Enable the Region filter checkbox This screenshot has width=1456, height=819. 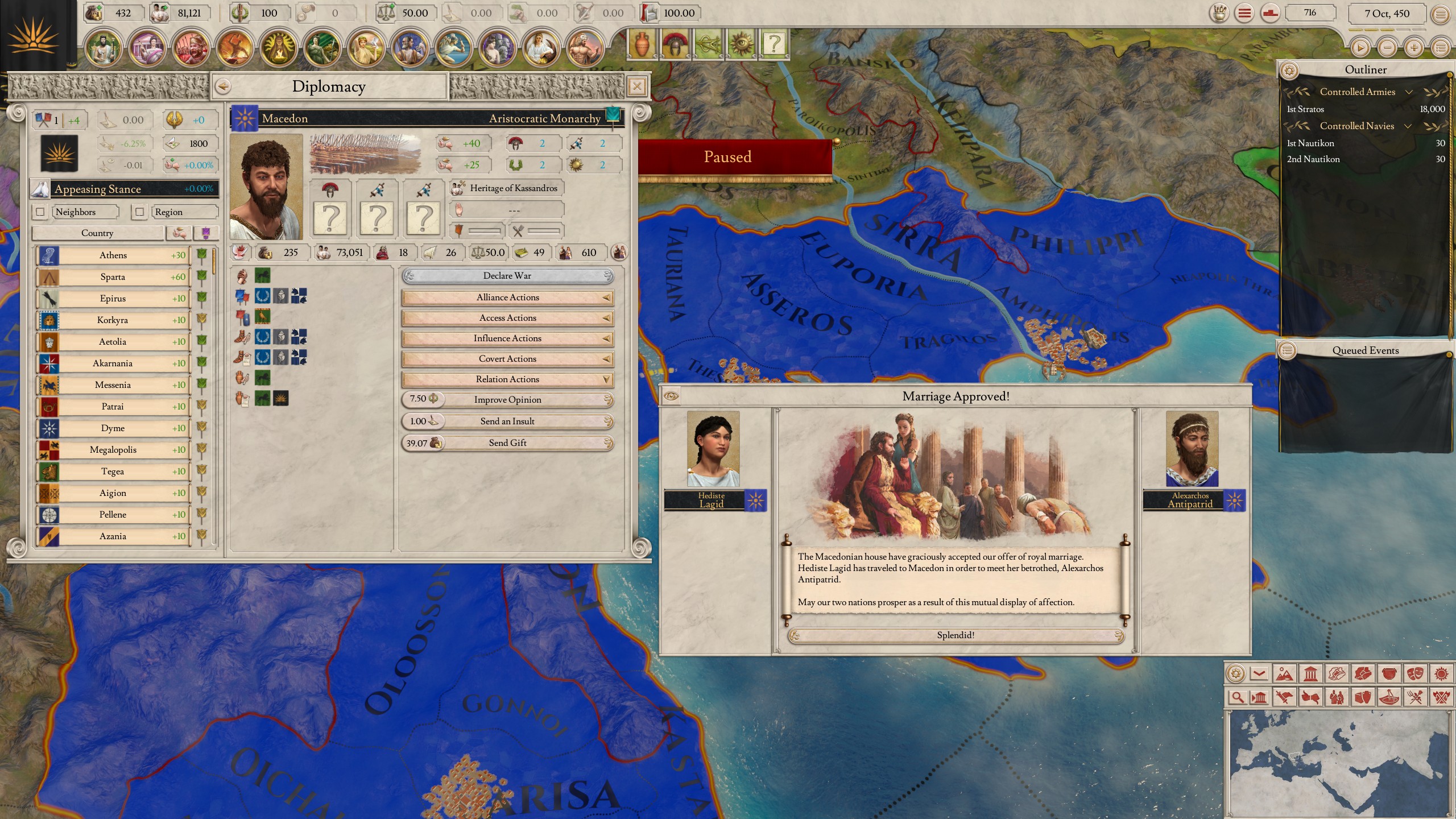(x=140, y=212)
